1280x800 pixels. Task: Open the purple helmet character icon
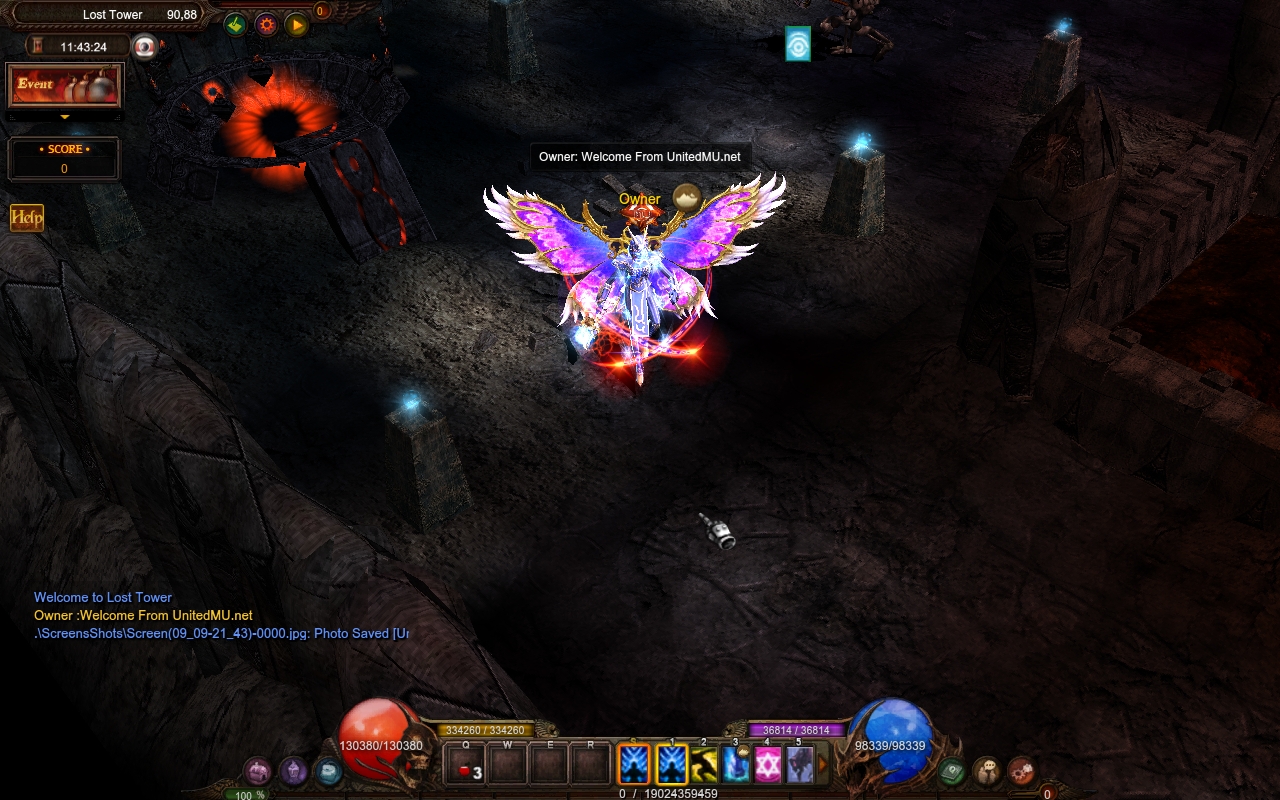click(293, 771)
